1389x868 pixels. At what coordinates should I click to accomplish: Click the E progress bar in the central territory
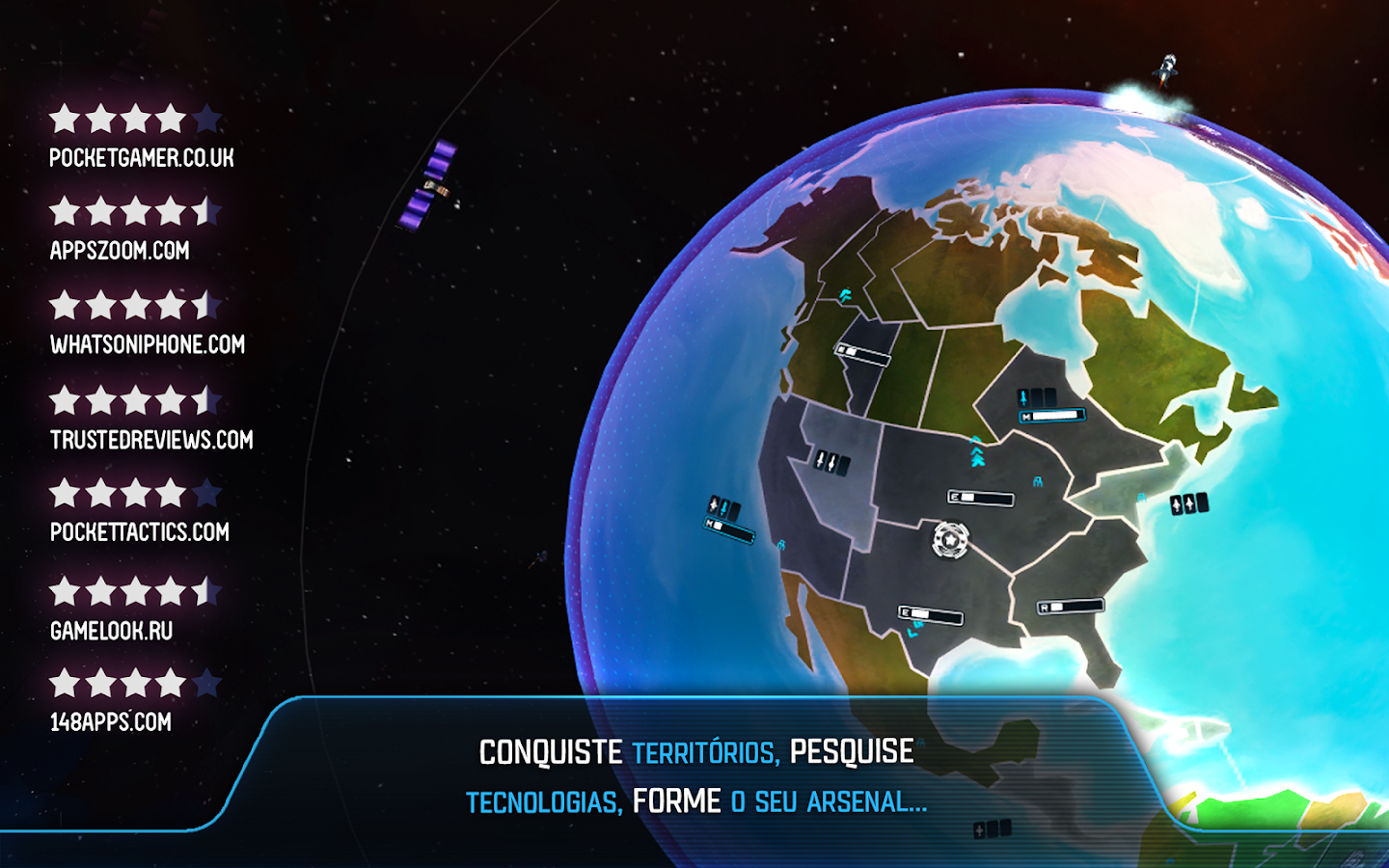pyautogui.click(x=980, y=497)
